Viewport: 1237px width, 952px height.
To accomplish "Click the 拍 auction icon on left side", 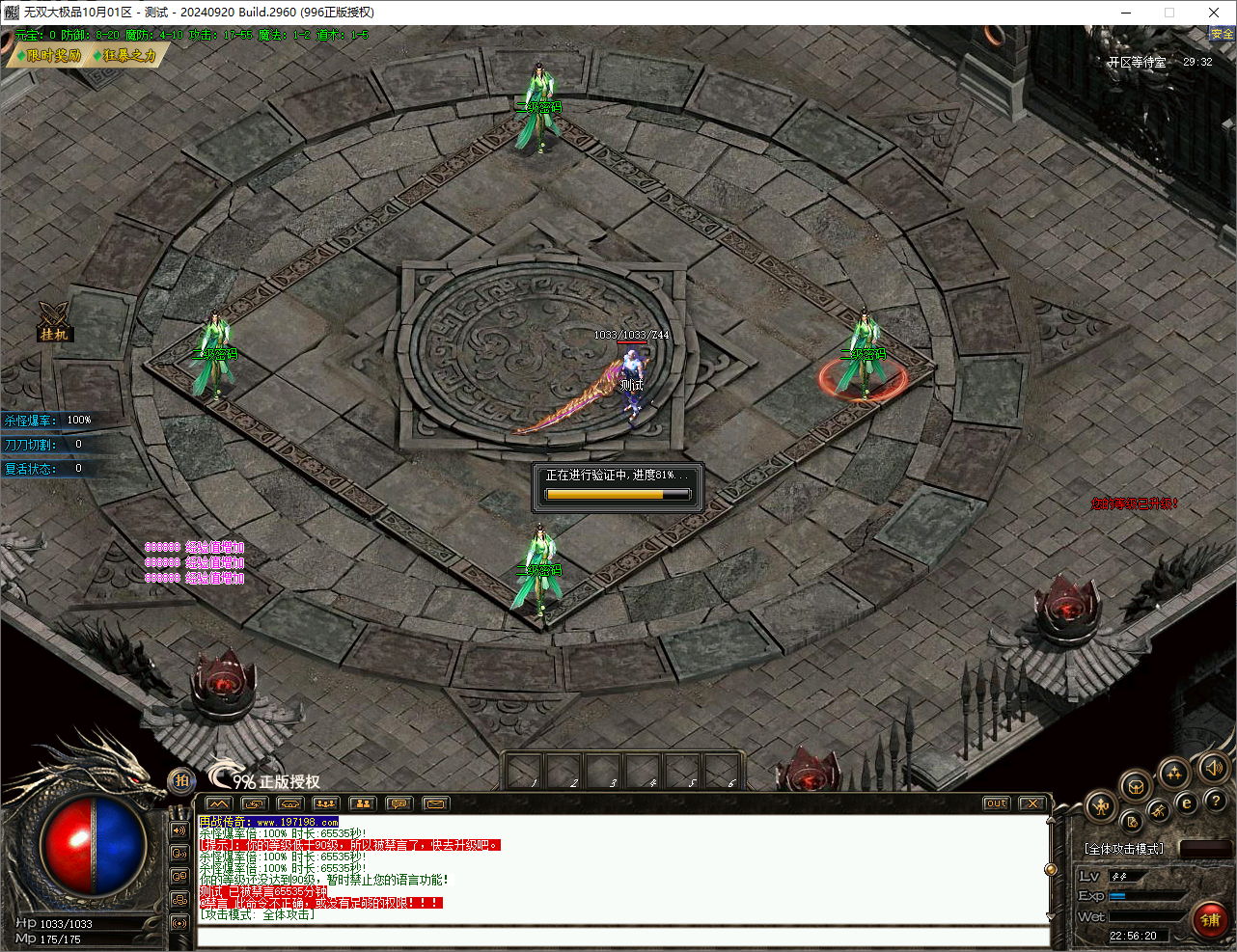I will coord(182,781).
